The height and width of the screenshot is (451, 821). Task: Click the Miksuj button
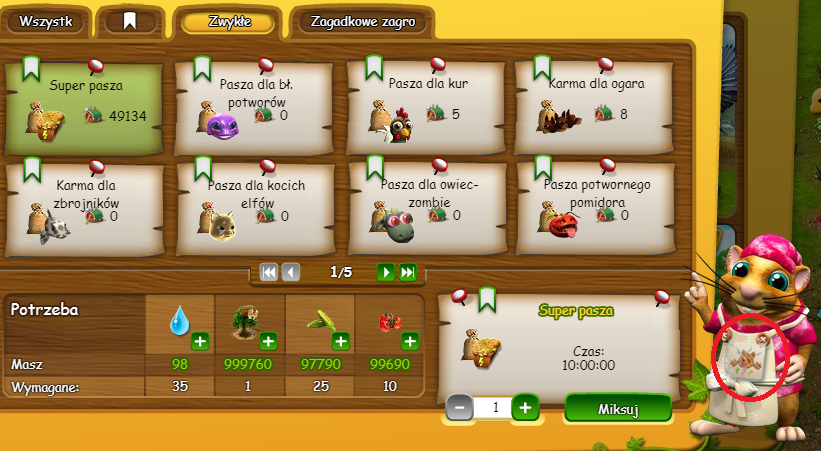(x=617, y=408)
